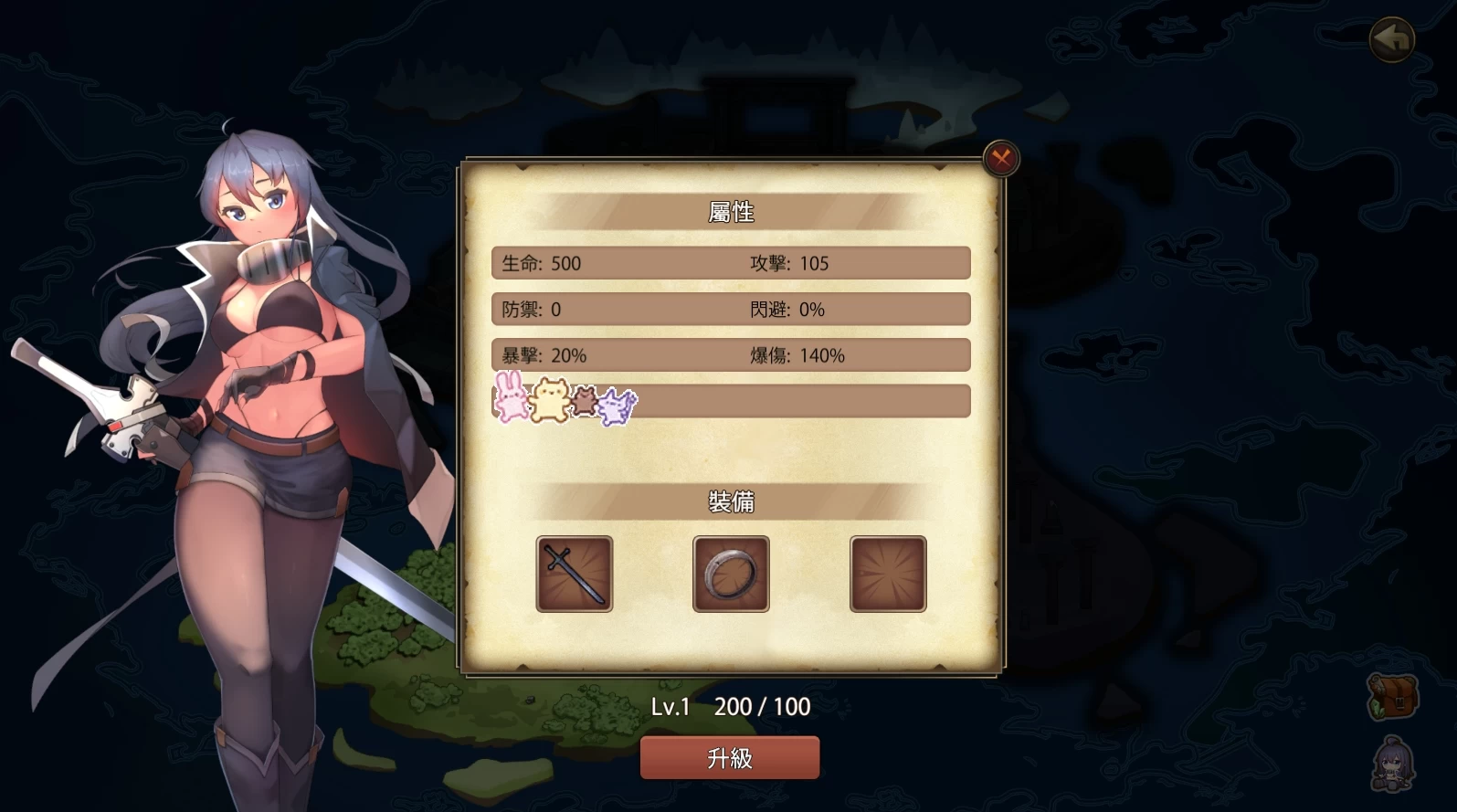Click the 爆傷 140% crit damage stat
Viewport: 1457px width, 812px height.
pyautogui.click(x=799, y=355)
